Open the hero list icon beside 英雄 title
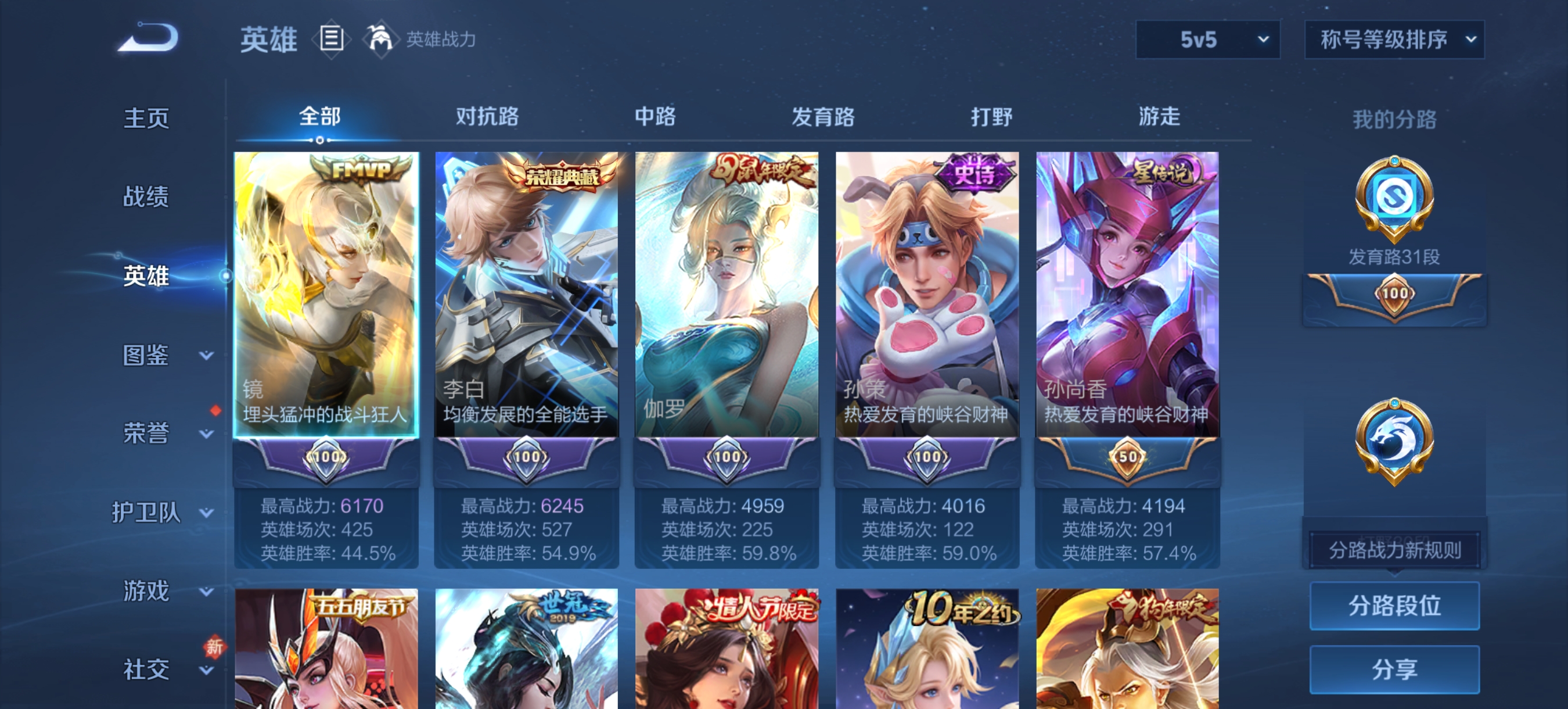Image resolution: width=1568 pixels, height=709 pixels. coord(332,39)
